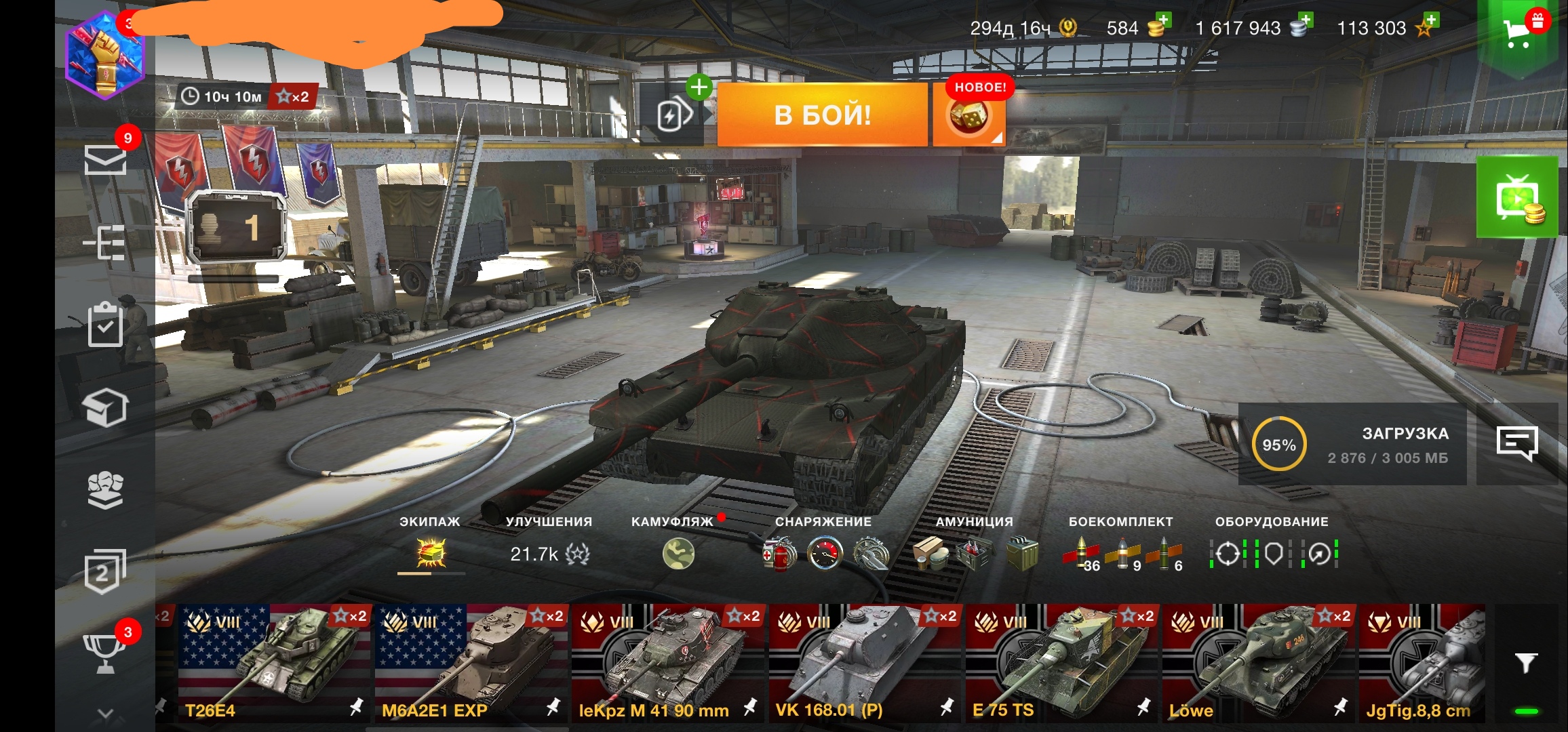Open the tank carousel filter funnel

[1526, 662]
